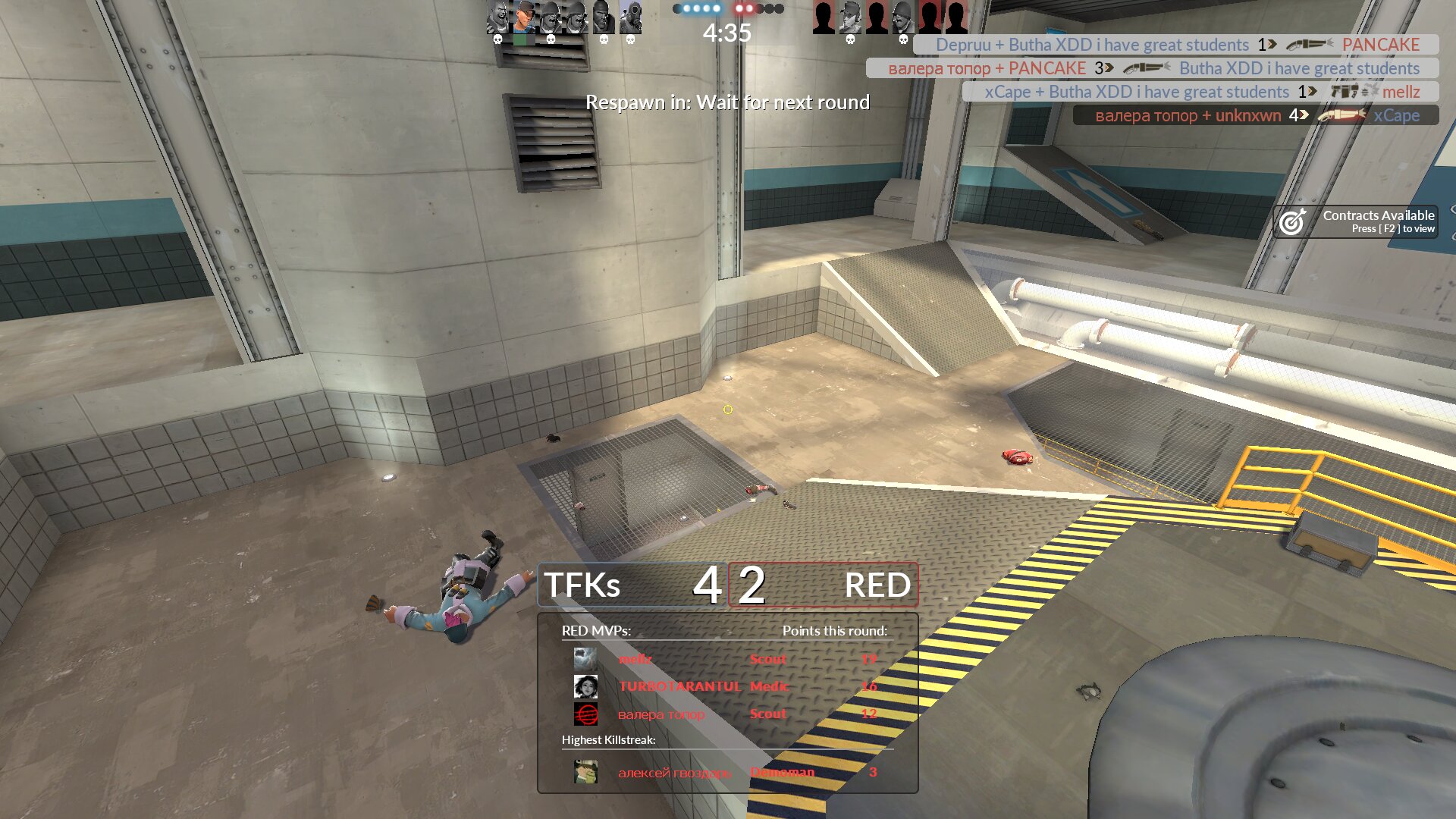The image size is (1456, 819).
Task: Select the kill feed entry with victim xCape
Action: pos(1256,115)
